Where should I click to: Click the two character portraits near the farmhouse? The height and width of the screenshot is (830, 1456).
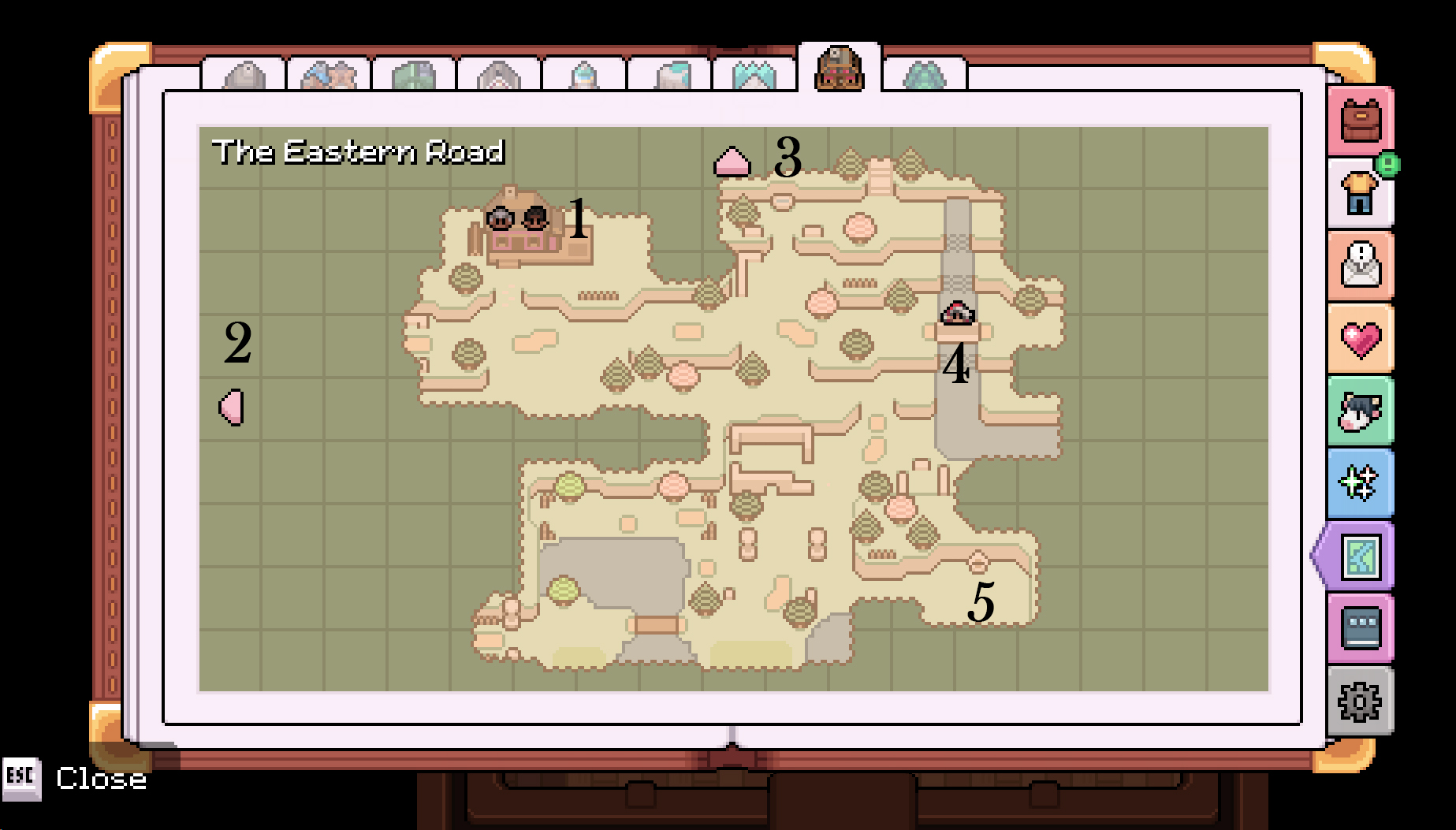516,219
